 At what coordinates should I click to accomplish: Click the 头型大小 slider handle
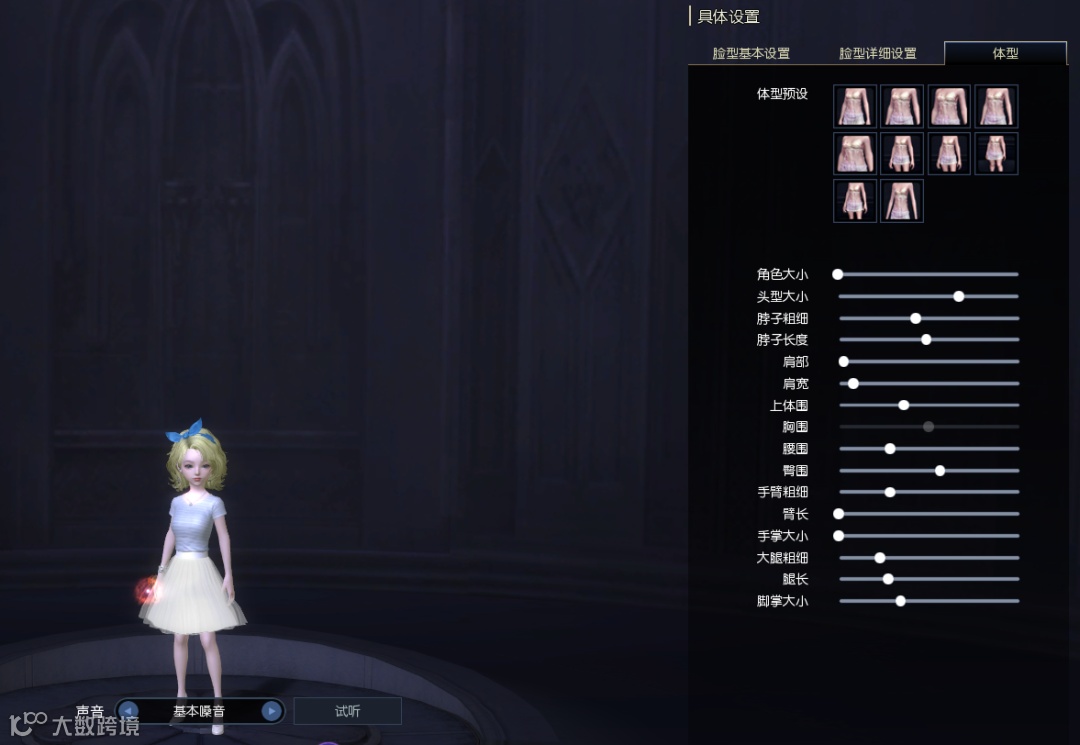[x=959, y=296]
